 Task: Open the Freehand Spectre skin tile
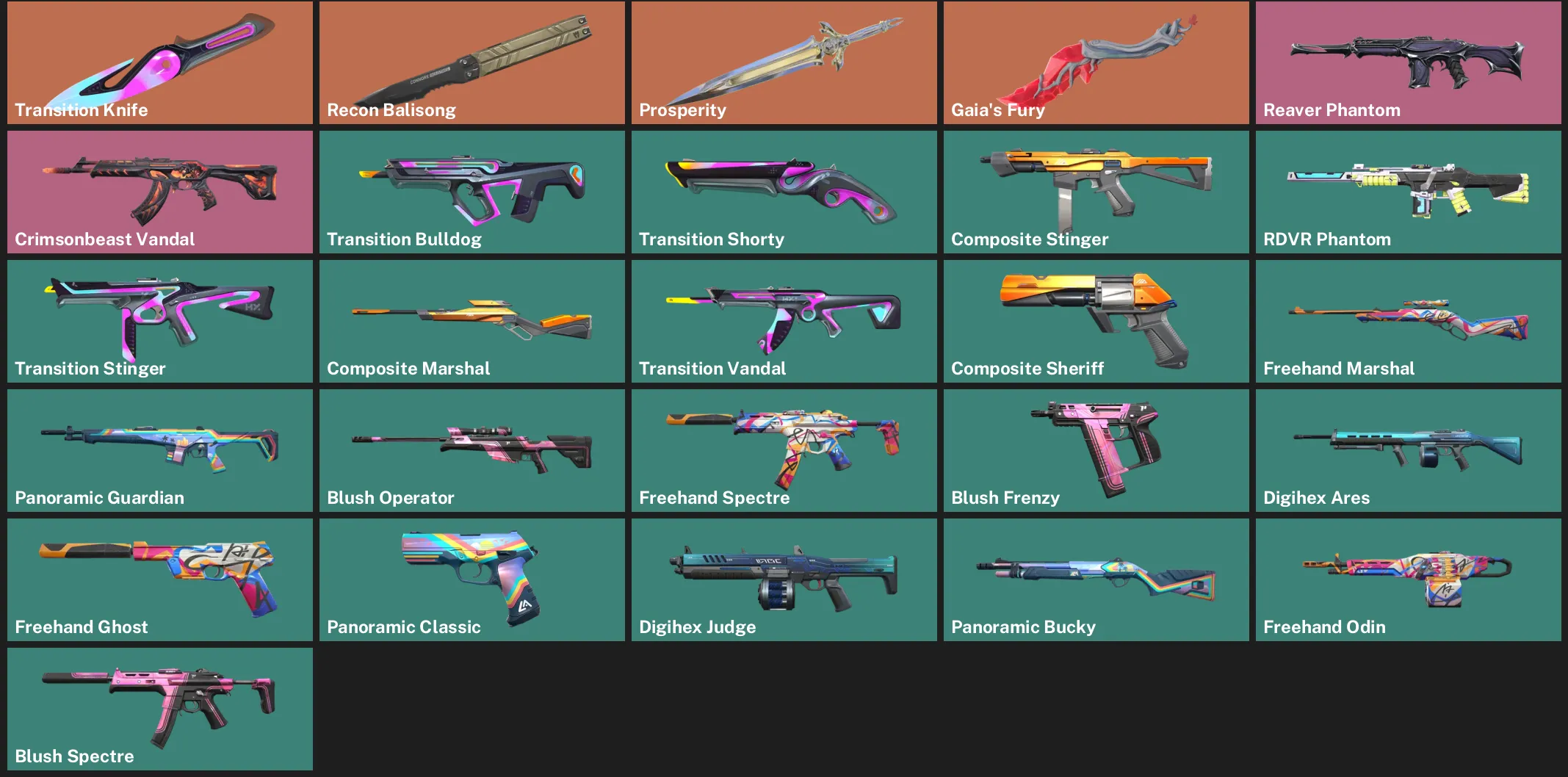783,450
